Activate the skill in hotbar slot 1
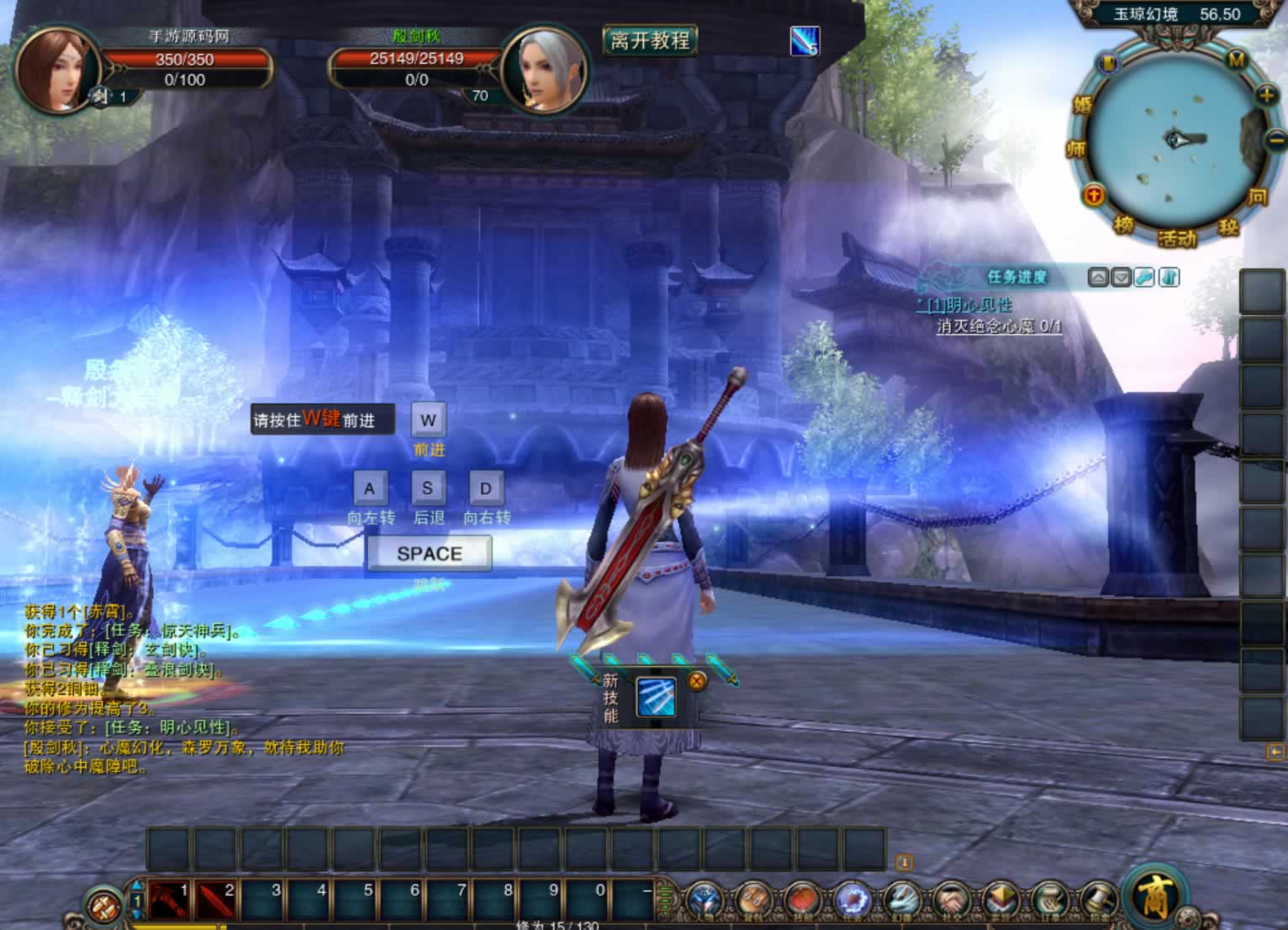 [x=170, y=901]
